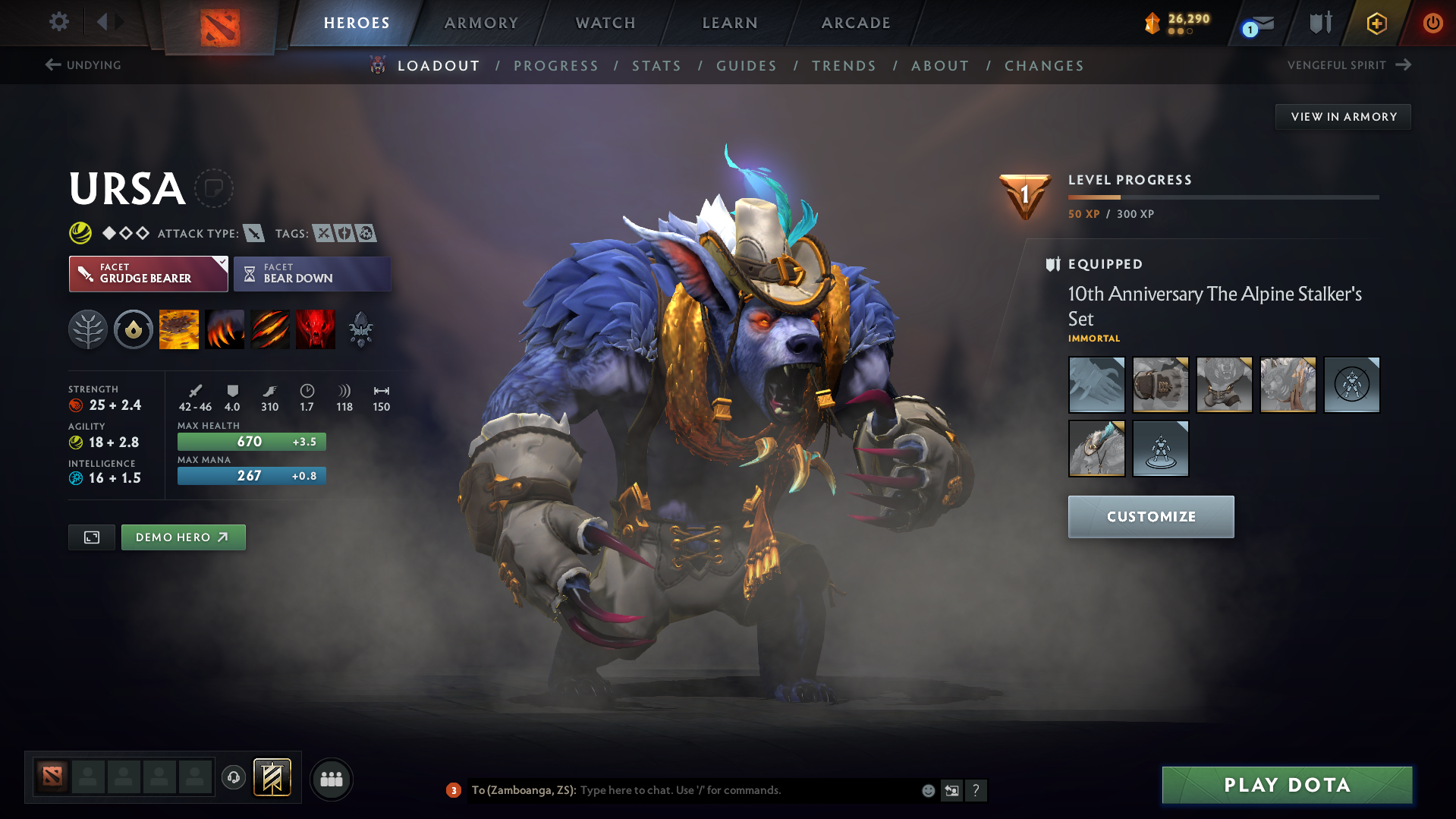1456x819 pixels.
Task: Go back to Undying hero page
Action: coord(83,65)
